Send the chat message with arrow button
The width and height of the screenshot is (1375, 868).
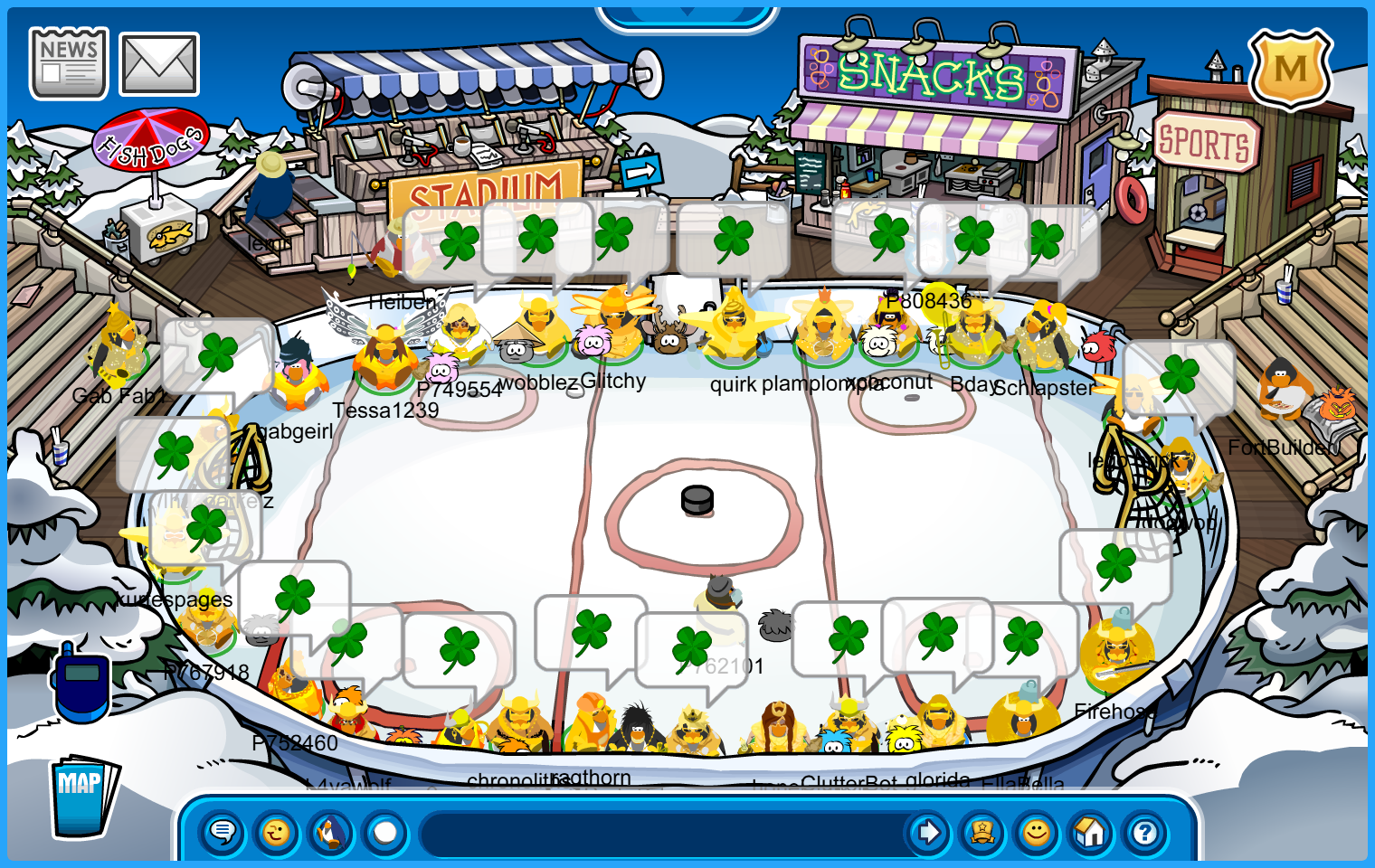[928, 832]
